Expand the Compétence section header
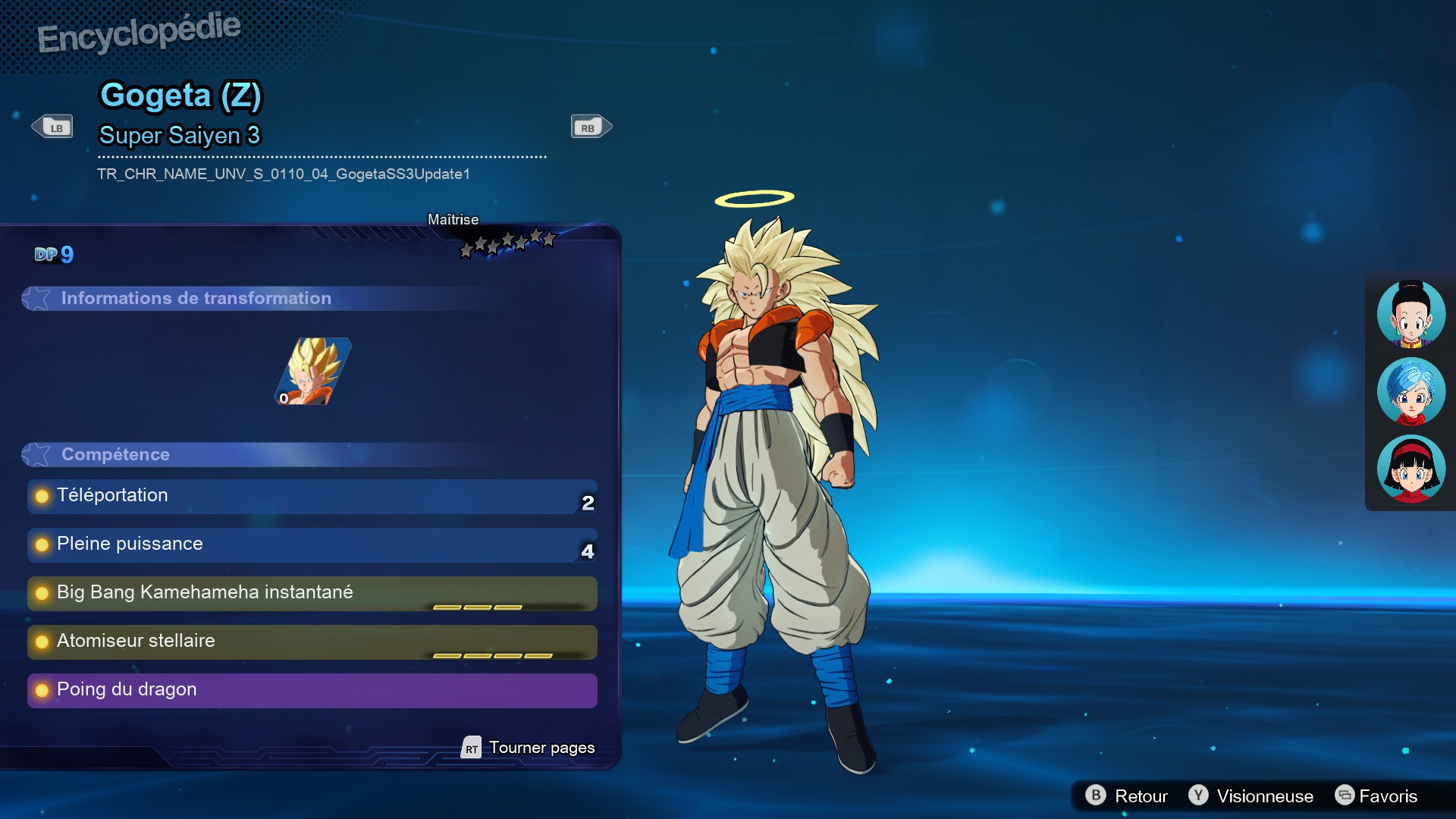The width and height of the screenshot is (1456, 819). click(115, 454)
